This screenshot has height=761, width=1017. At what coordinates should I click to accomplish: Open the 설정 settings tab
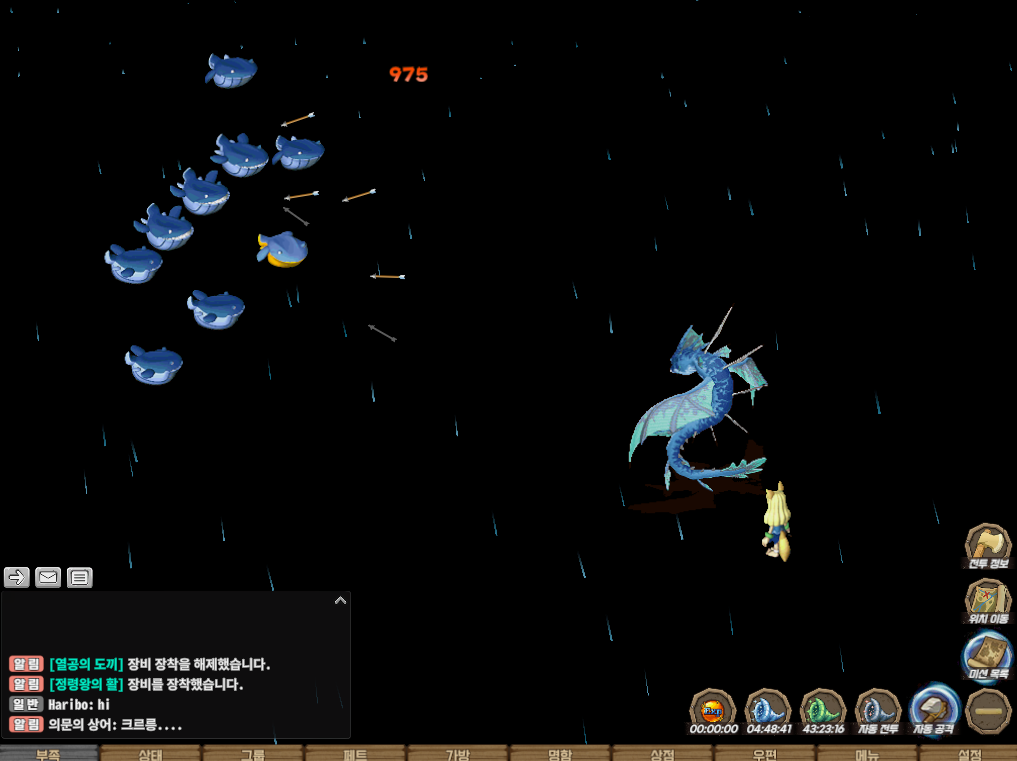click(968, 754)
